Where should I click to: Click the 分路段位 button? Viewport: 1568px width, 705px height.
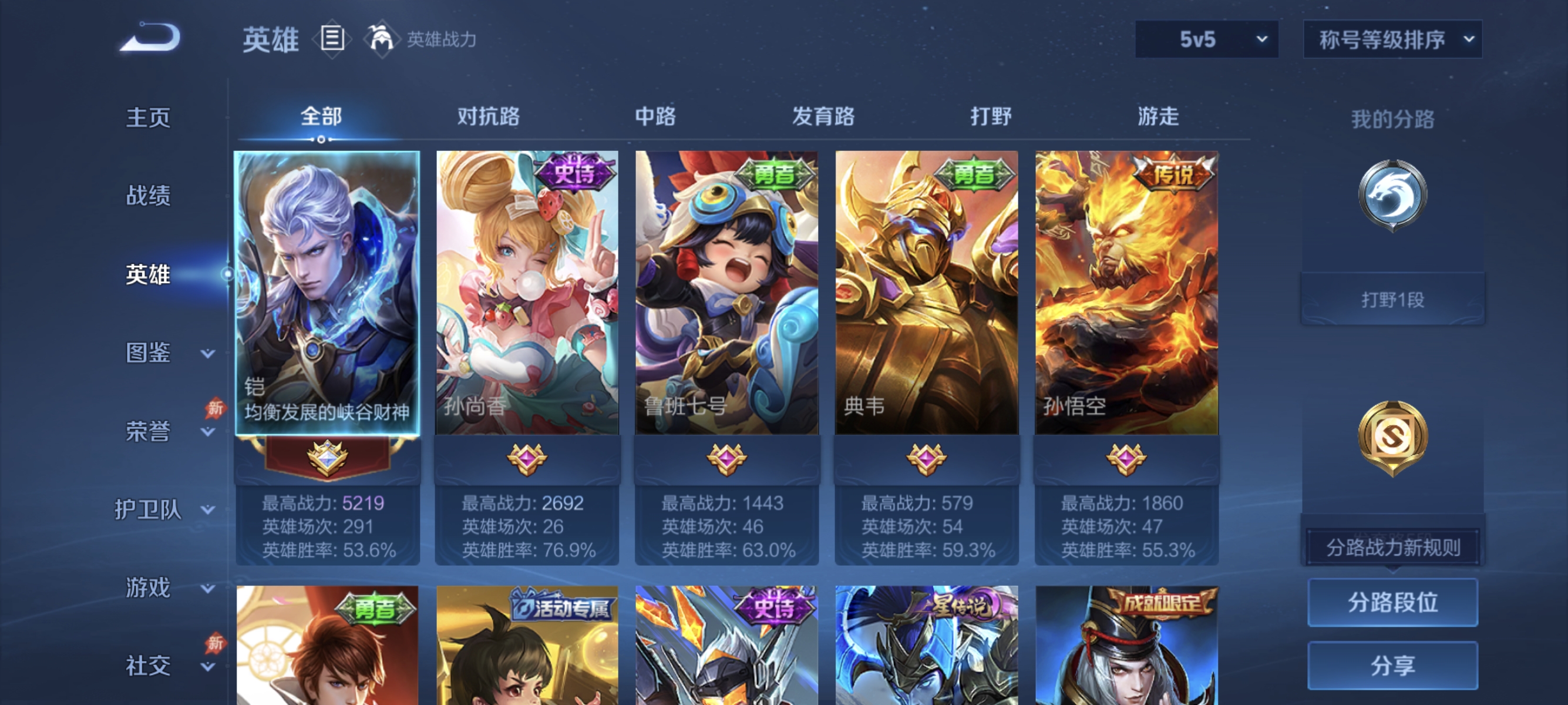pyautogui.click(x=1394, y=604)
